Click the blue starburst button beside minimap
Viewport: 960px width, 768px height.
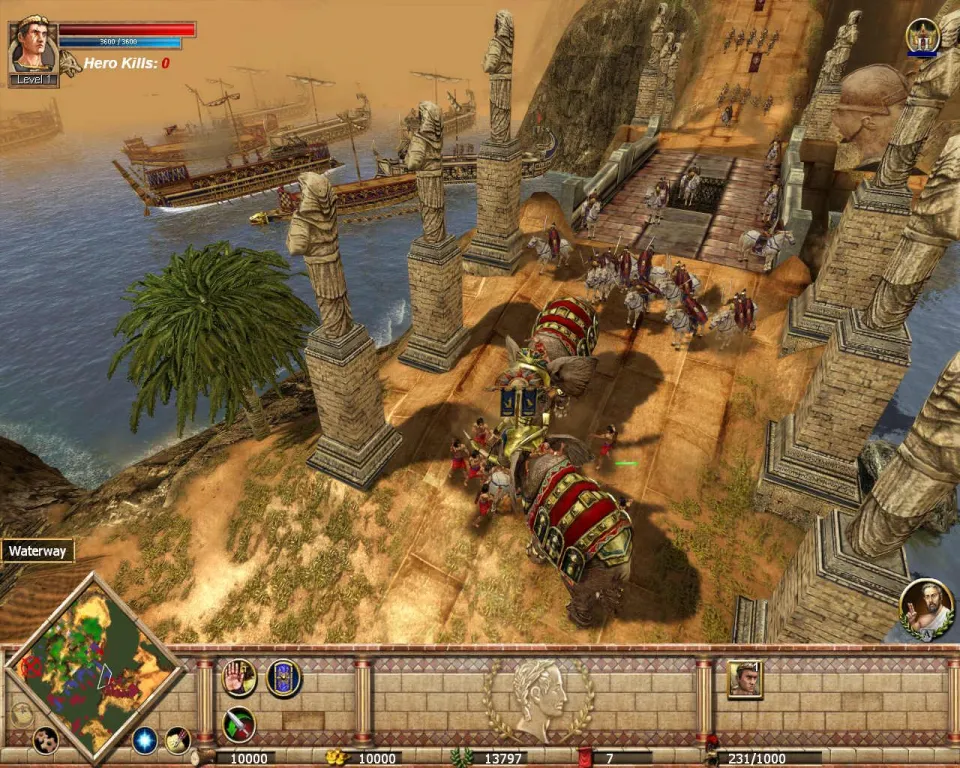[x=144, y=740]
